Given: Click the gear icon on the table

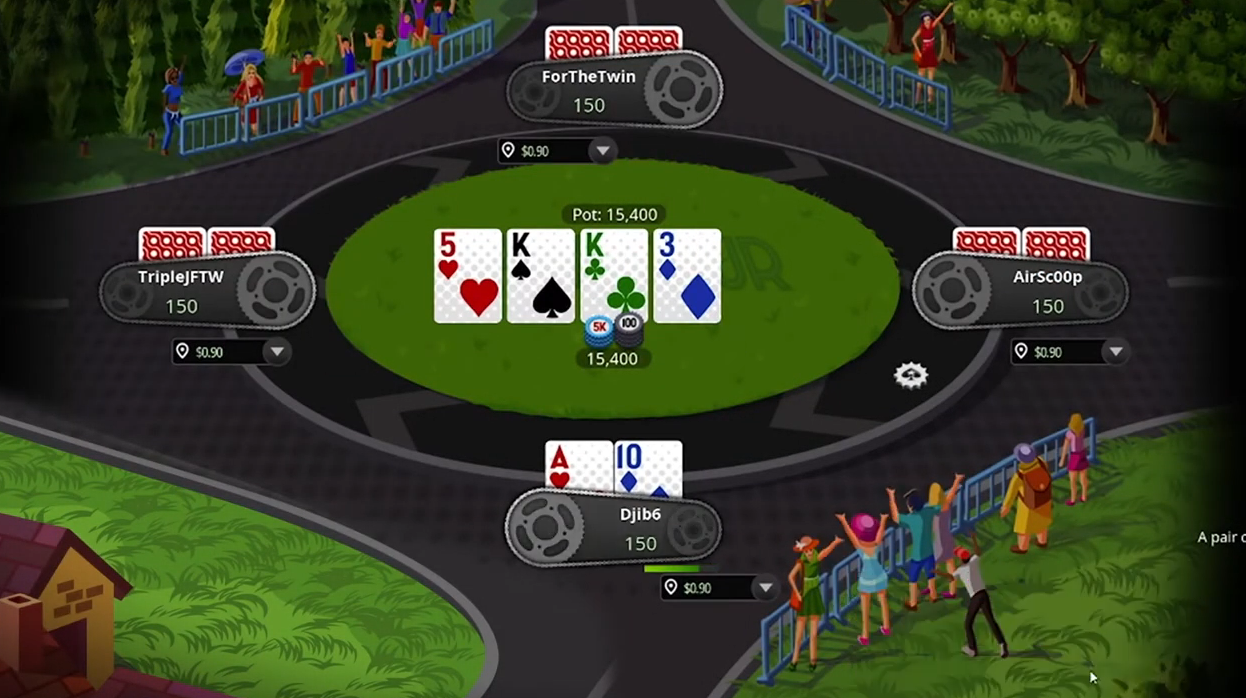Looking at the screenshot, I should [x=911, y=375].
